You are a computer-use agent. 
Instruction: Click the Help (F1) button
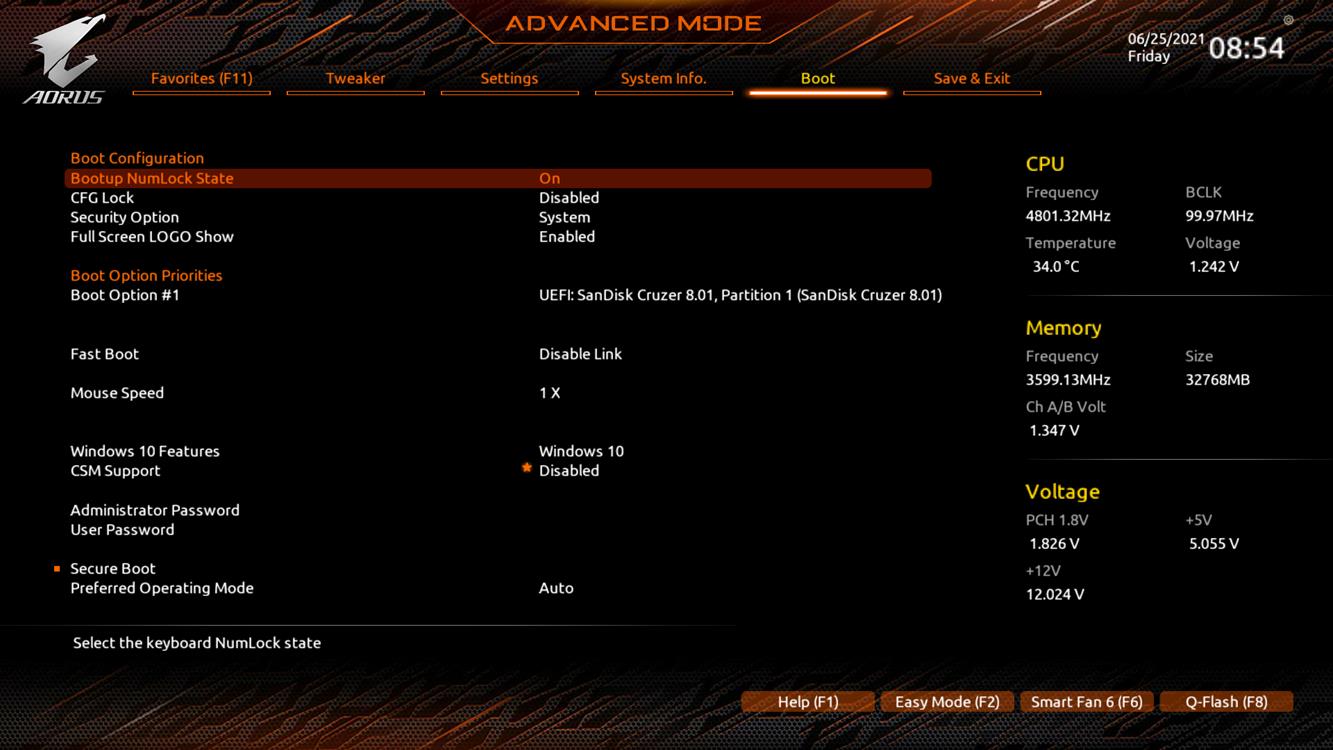click(x=808, y=702)
